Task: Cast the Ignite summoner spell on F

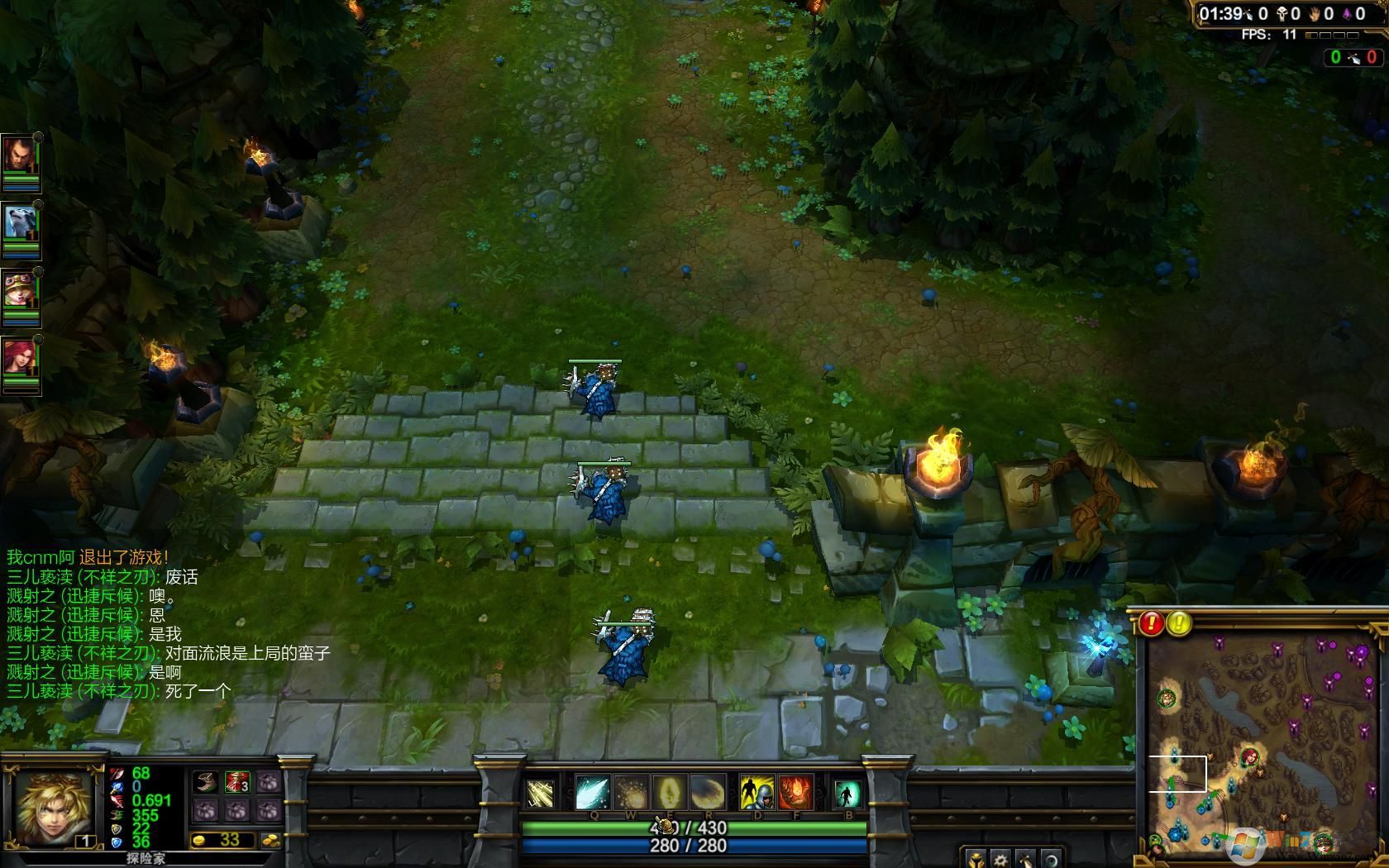Action: click(795, 791)
